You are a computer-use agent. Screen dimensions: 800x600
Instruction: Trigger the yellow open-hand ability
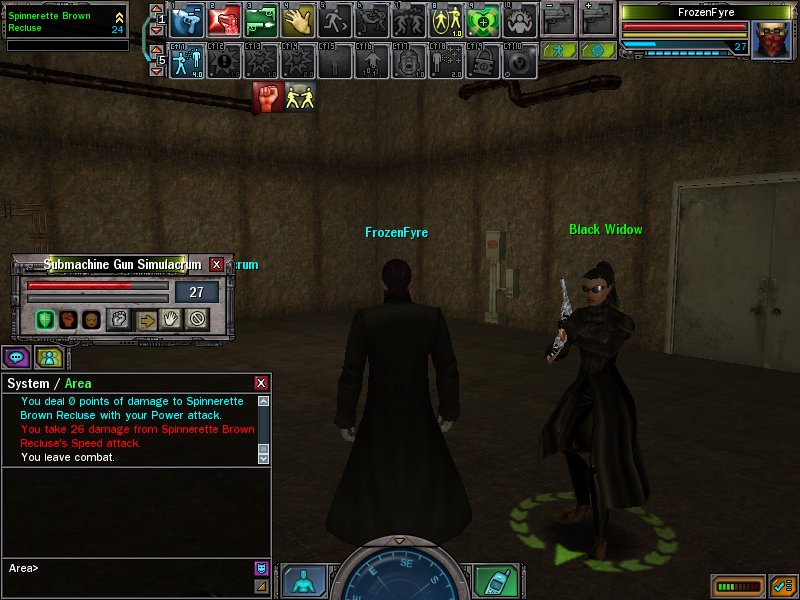(297, 19)
